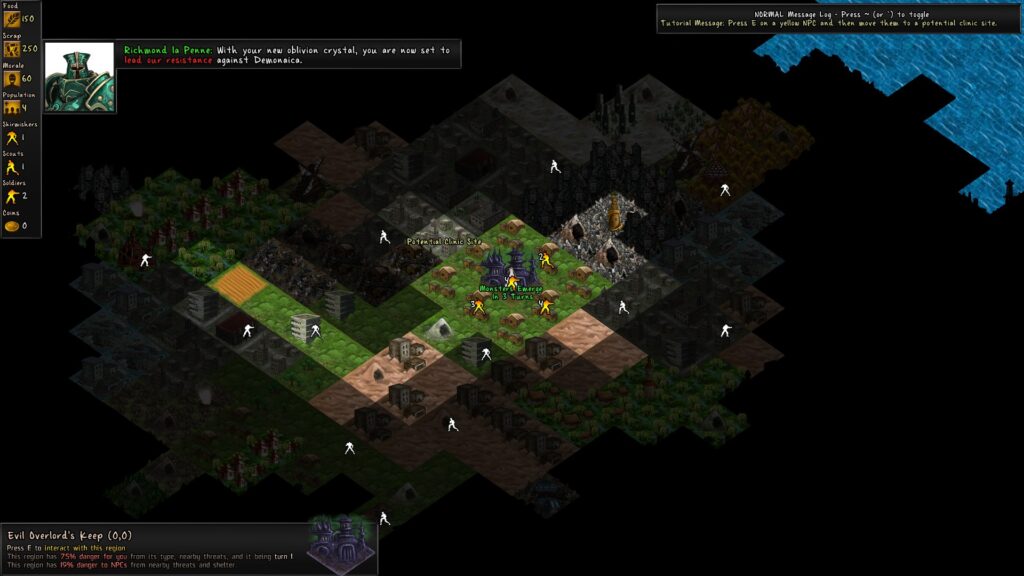This screenshot has width=1024, height=576.
Task: Select the yellow NPC group numbered 3
Action: click(478, 306)
